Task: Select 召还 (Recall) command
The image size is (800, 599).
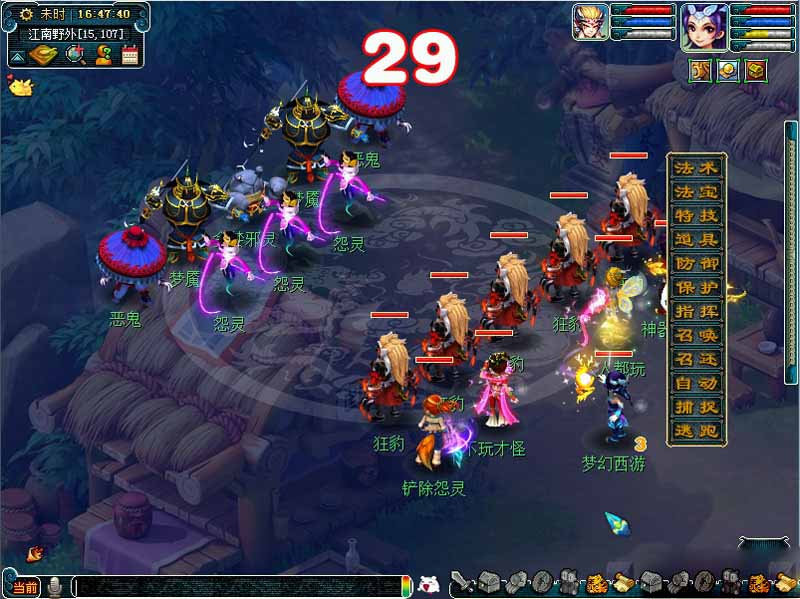Action: pyautogui.click(x=697, y=360)
